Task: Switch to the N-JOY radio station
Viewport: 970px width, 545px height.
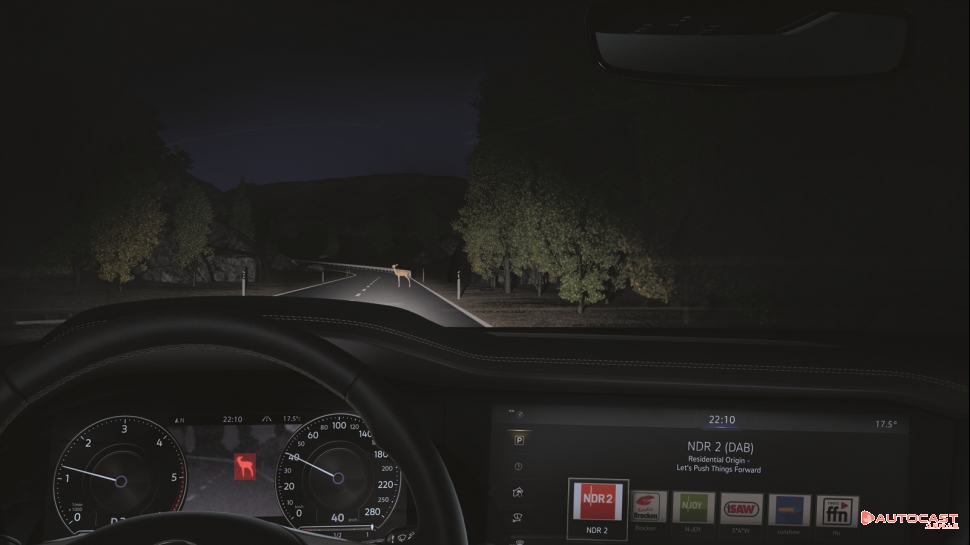Action: click(693, 508)
